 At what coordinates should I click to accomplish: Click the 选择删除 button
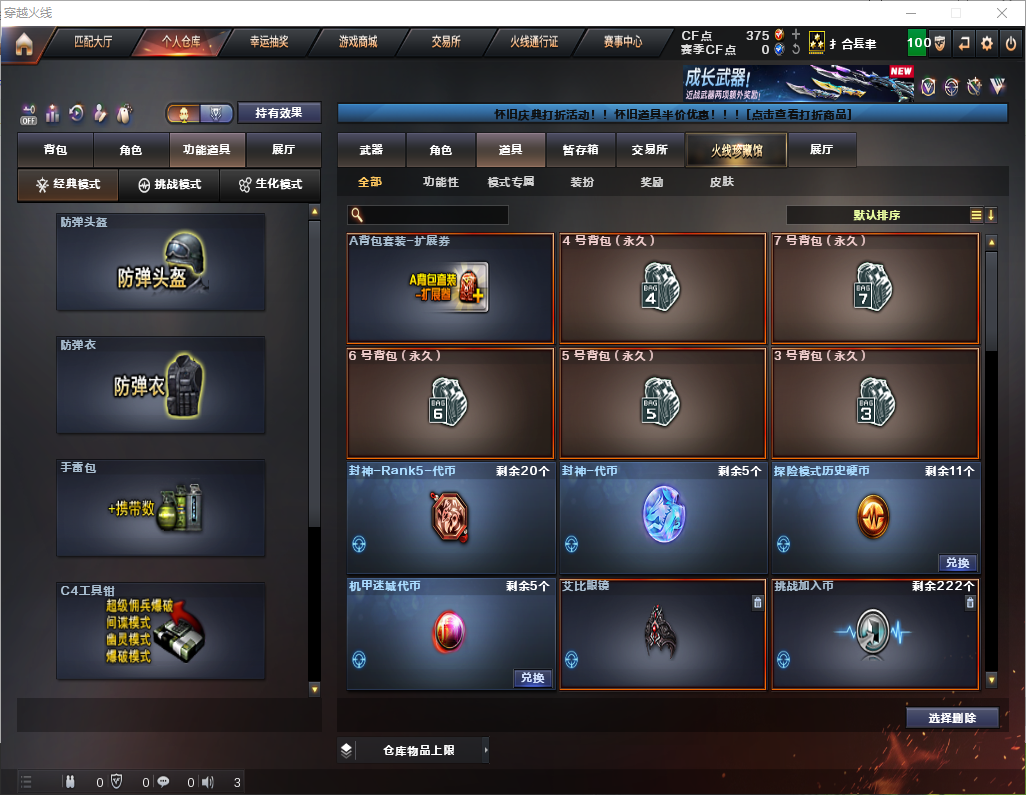pos(952,718)
